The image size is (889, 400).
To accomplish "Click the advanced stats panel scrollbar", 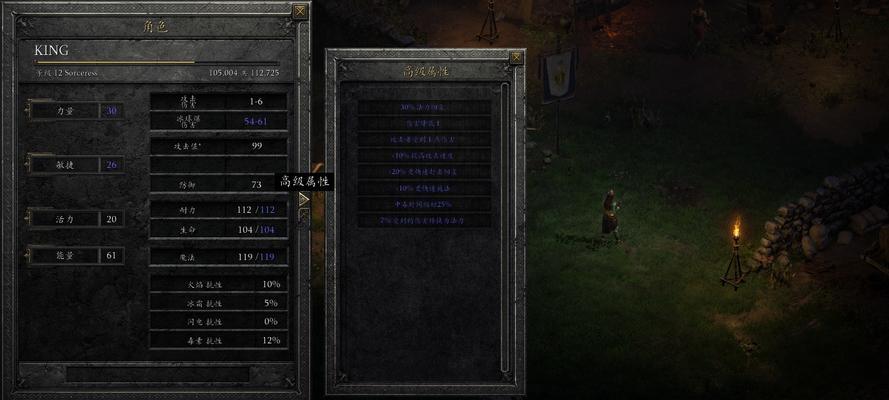I will (506, 200).
